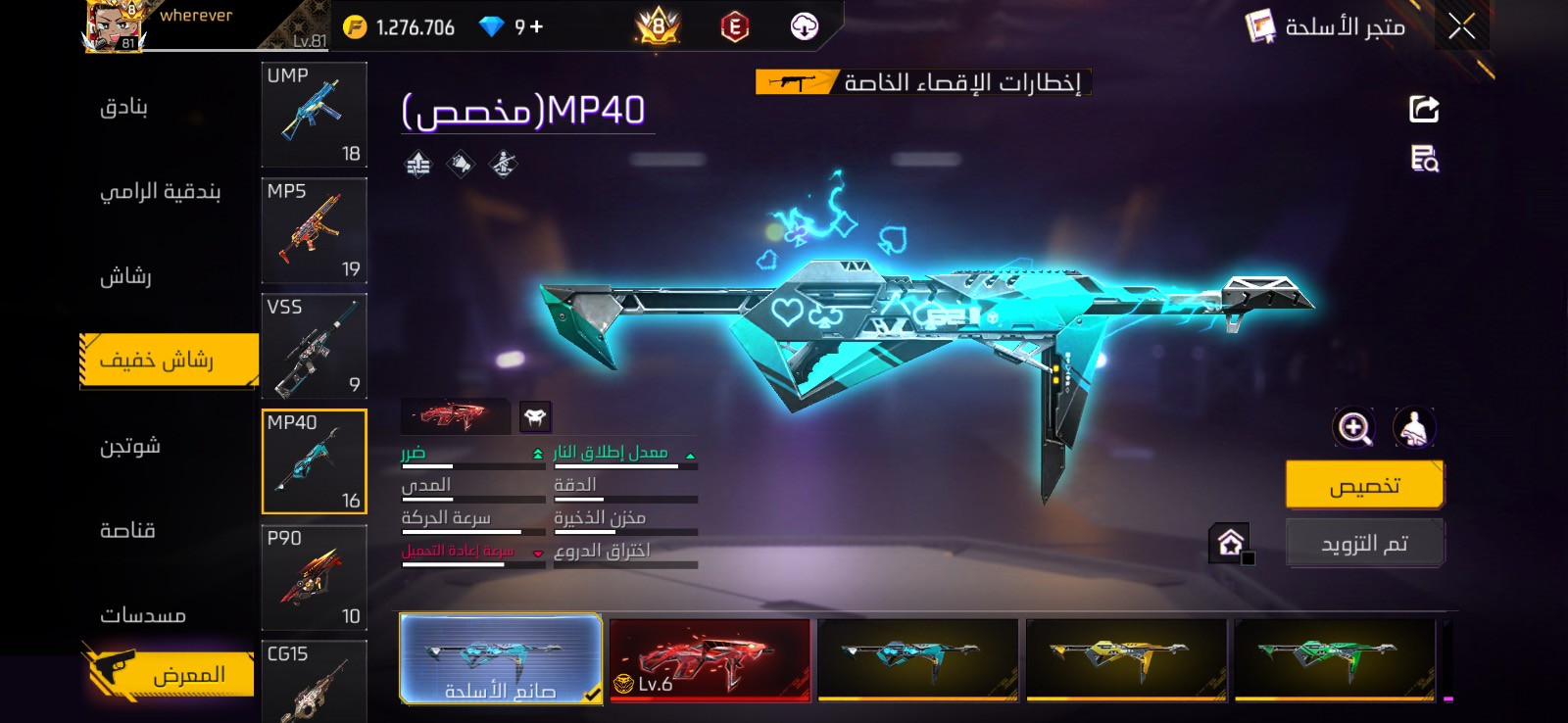Open the قناصة category in left sidebar
1568x723 pixels.
click(127, 530)
